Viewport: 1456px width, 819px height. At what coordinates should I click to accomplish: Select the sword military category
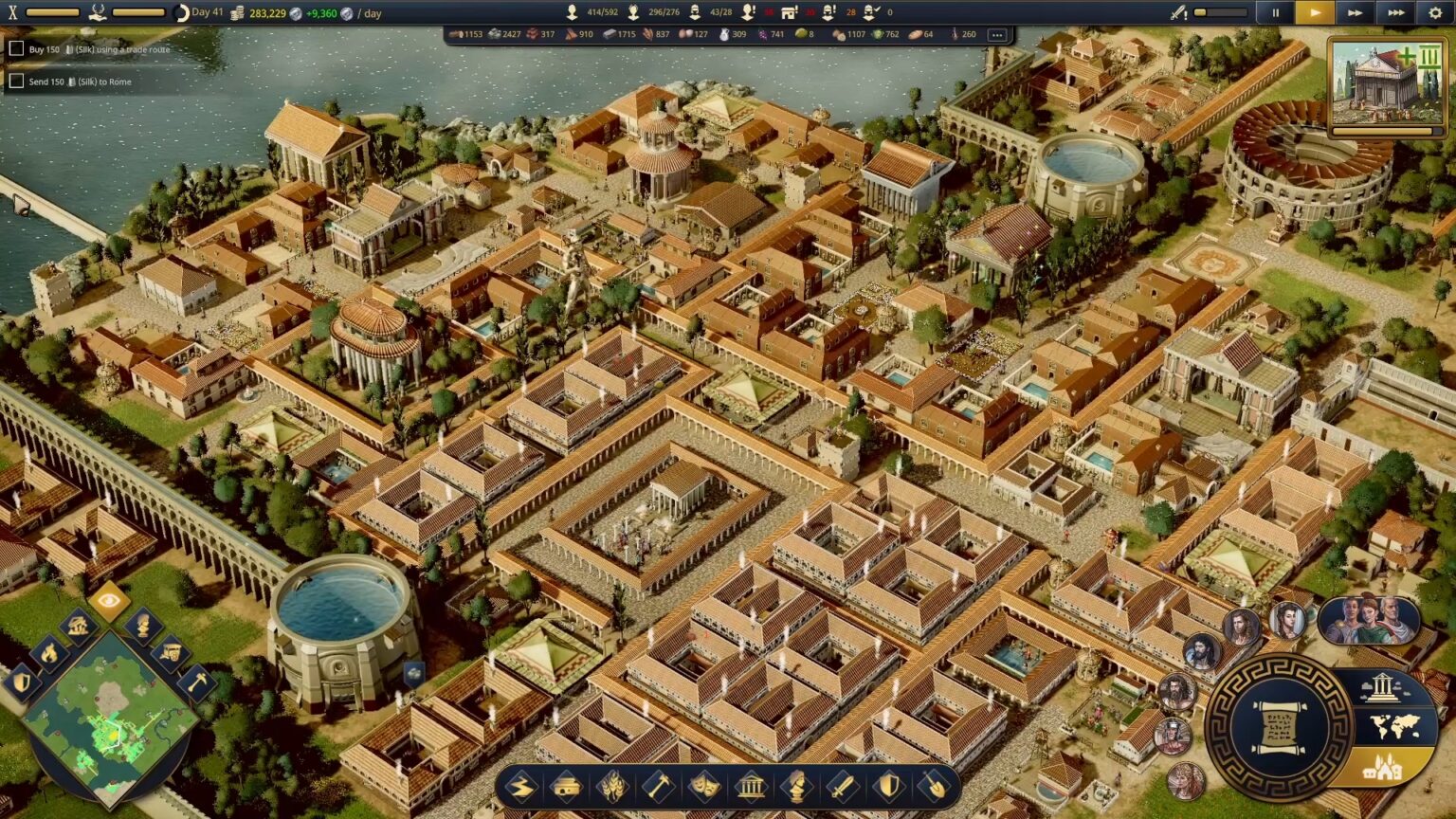[841, 787]
